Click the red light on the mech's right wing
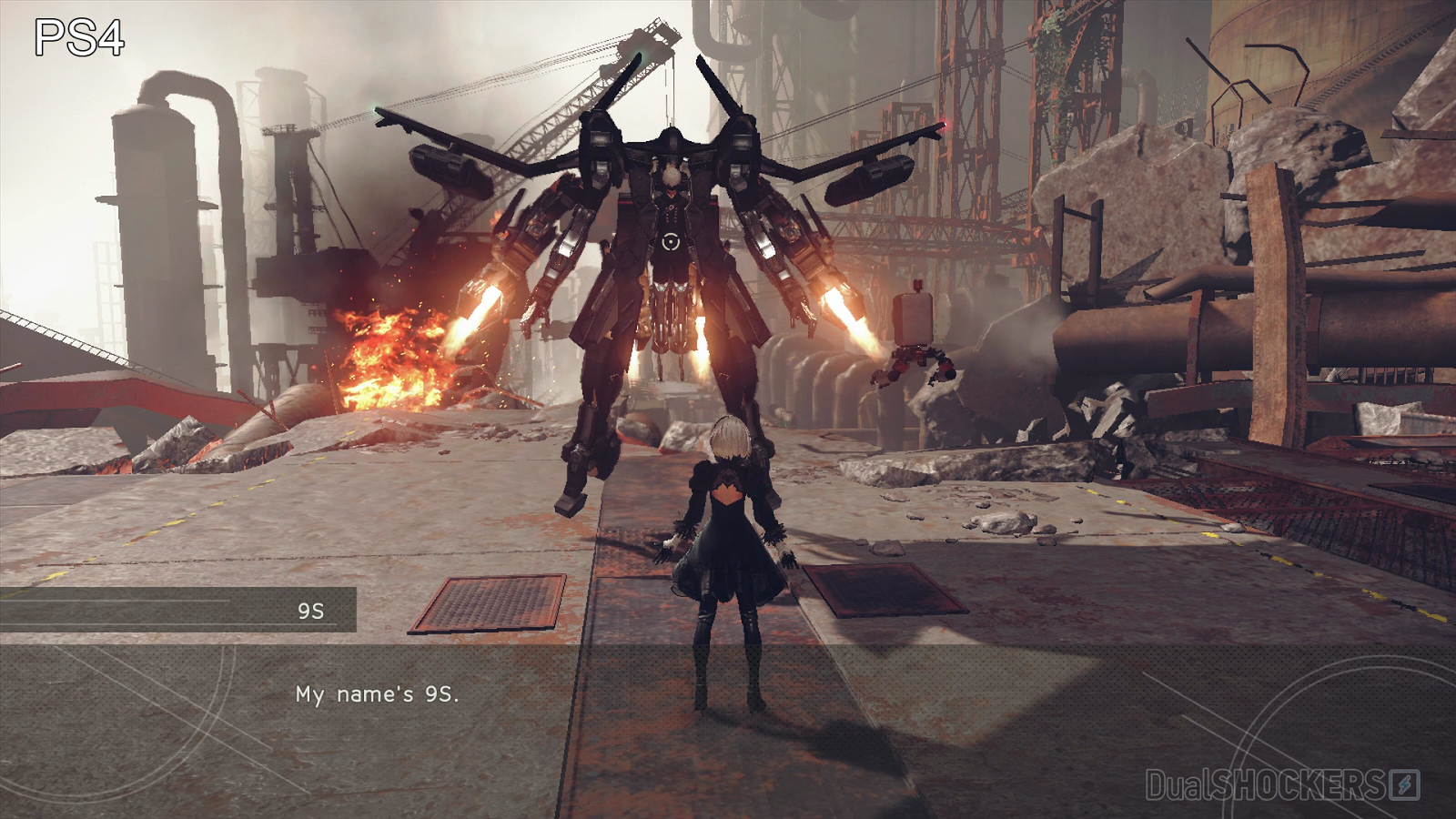The width and height of the screenshot is (1456, 819). tap(944, 123)
